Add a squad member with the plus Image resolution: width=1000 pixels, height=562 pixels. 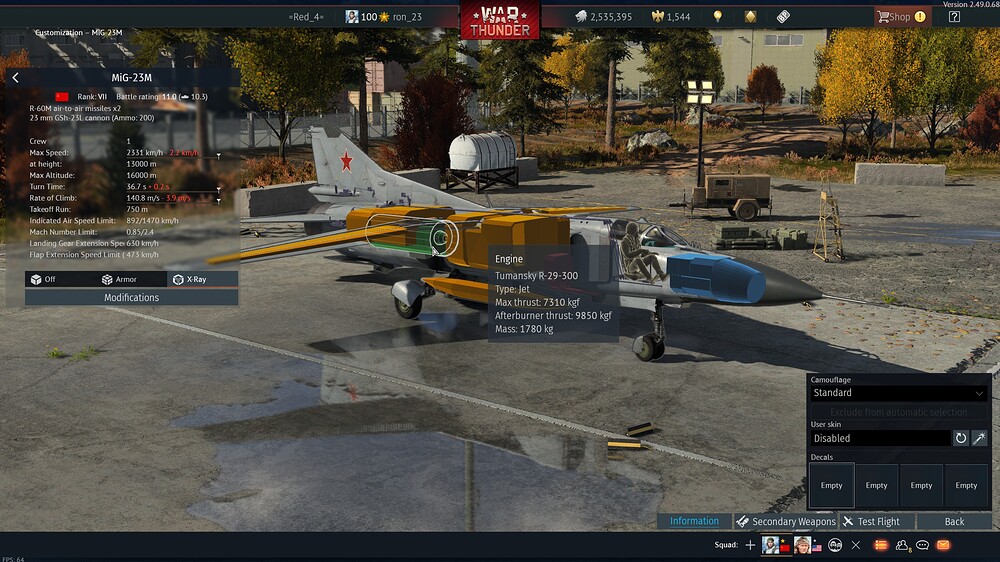coord(750,545)
